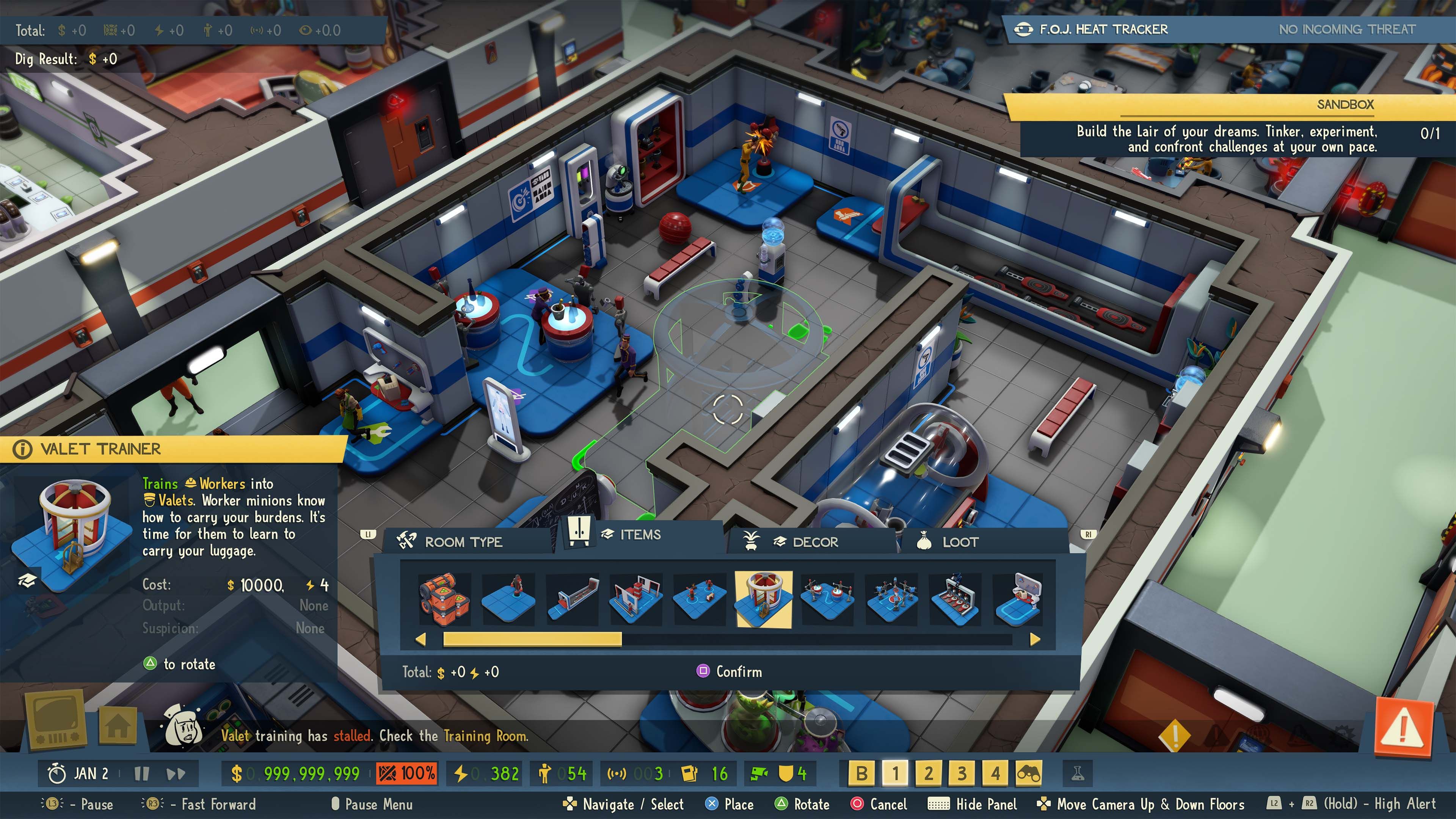Activate the fast forward speed icon
The width and height of the screenshot is (1456, 819).
[176, 774]
